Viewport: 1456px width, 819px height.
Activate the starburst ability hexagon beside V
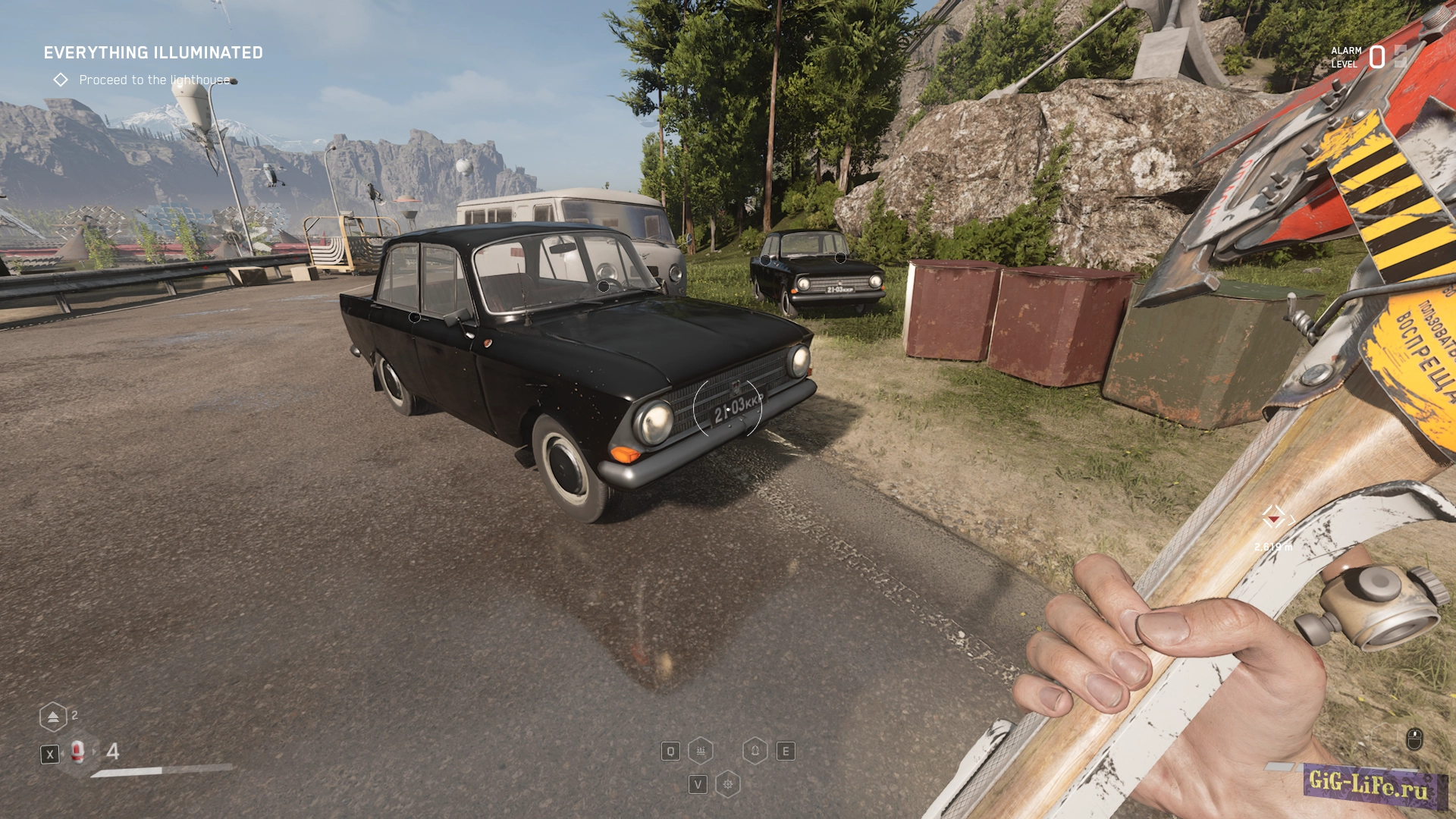pos(728,784)
